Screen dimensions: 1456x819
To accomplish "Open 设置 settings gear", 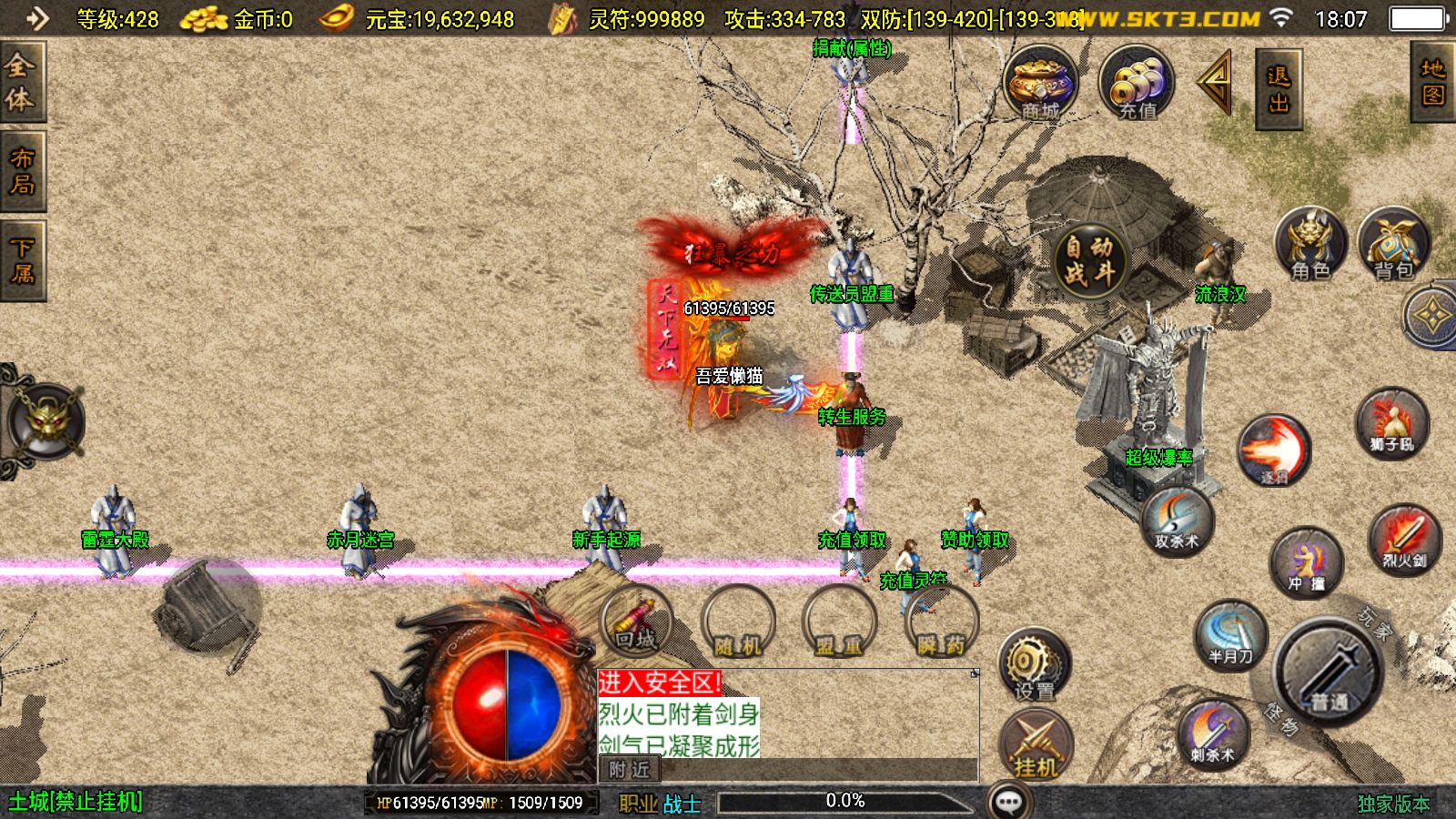I will pyautogui.click(x=1034, y=666).
